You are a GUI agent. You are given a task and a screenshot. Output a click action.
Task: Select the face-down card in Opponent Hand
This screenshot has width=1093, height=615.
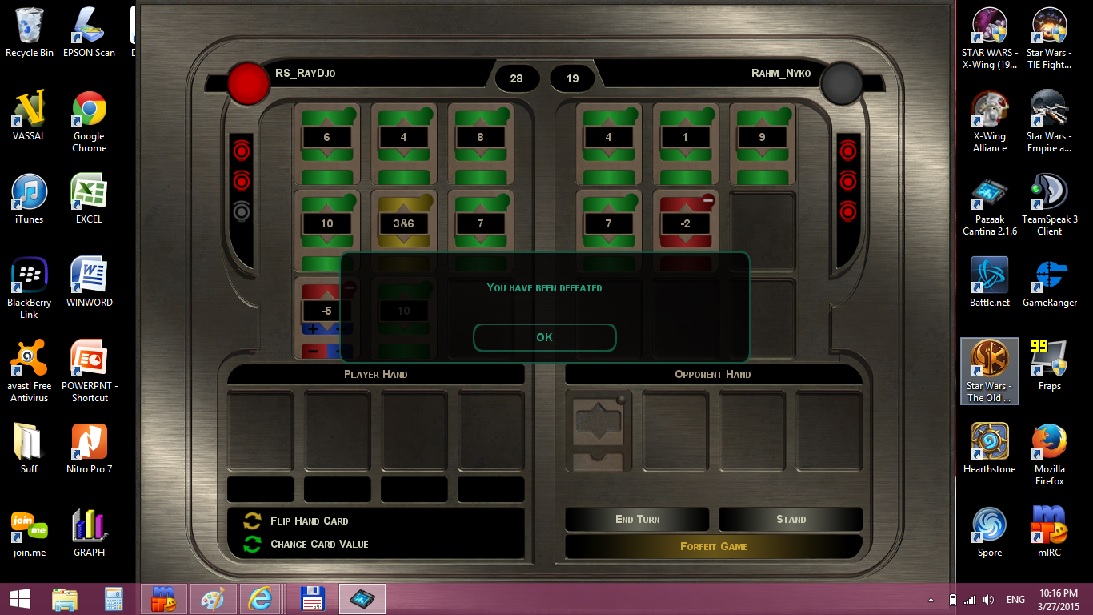[x=598, y=430]
